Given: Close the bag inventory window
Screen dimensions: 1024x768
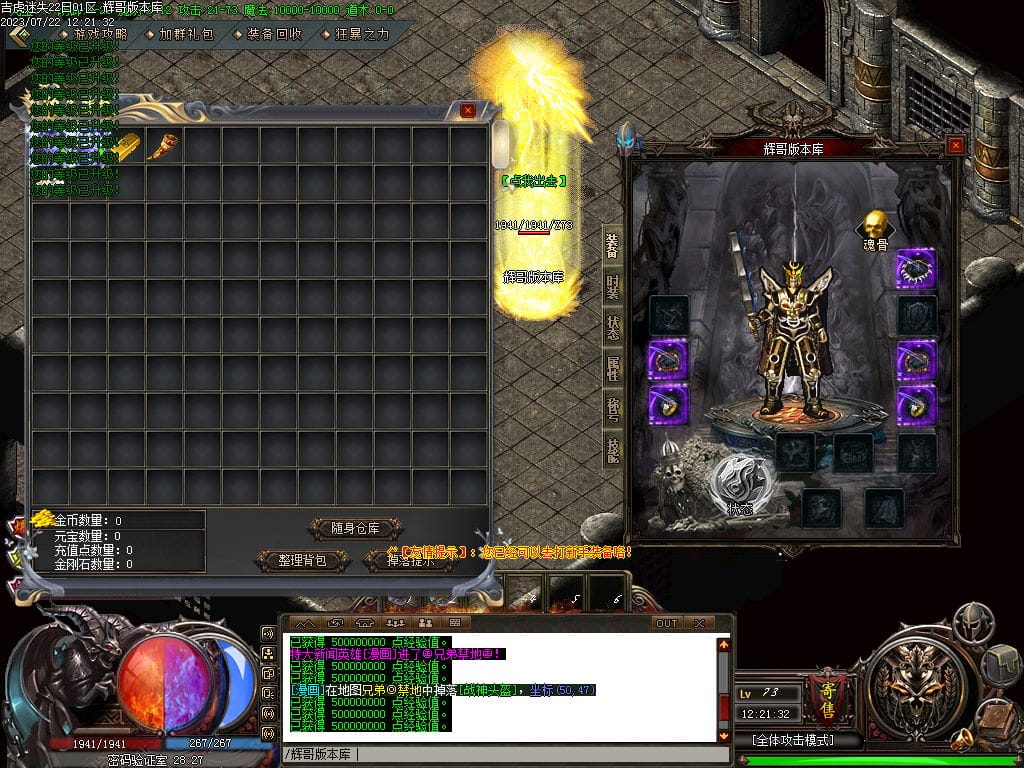Looking at the screenshot, I should coord(467,110).
